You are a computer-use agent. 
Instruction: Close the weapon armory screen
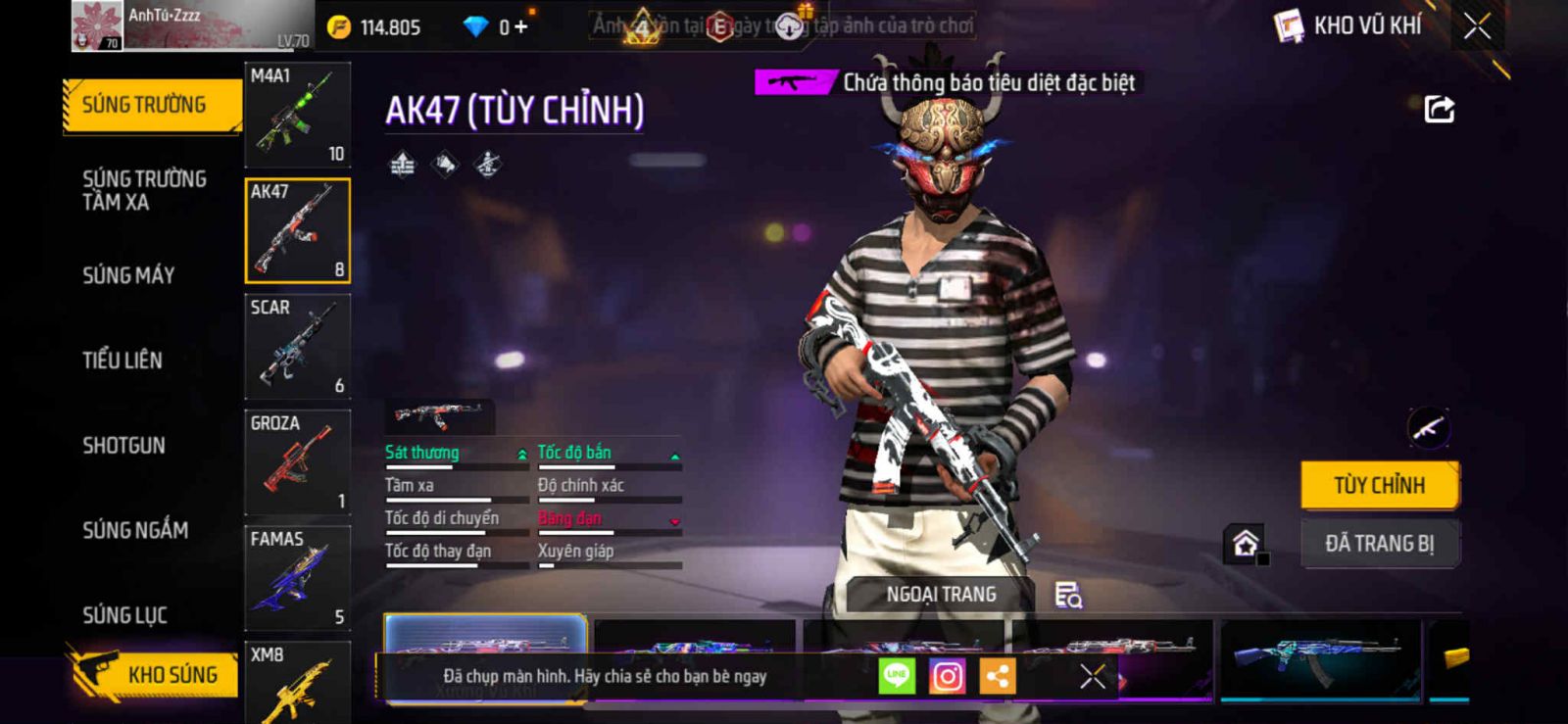tap(1477, 26)
